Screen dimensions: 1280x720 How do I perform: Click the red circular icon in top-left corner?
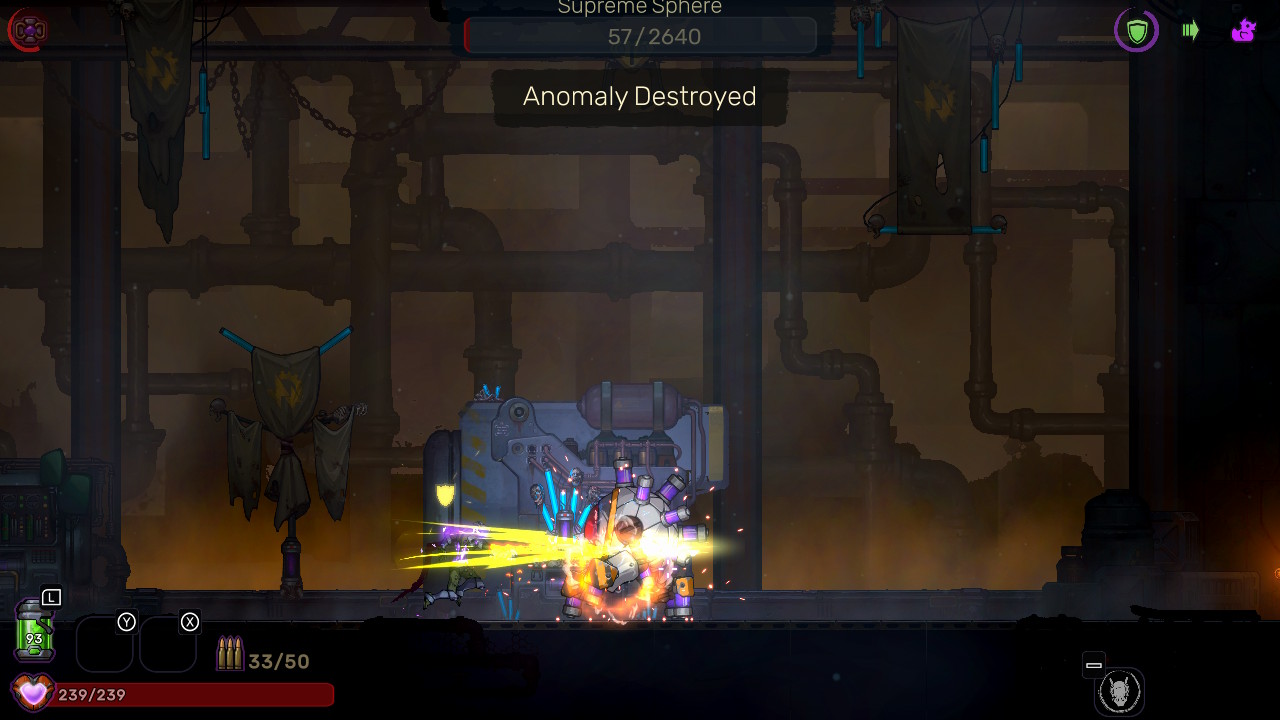[28, 30]
